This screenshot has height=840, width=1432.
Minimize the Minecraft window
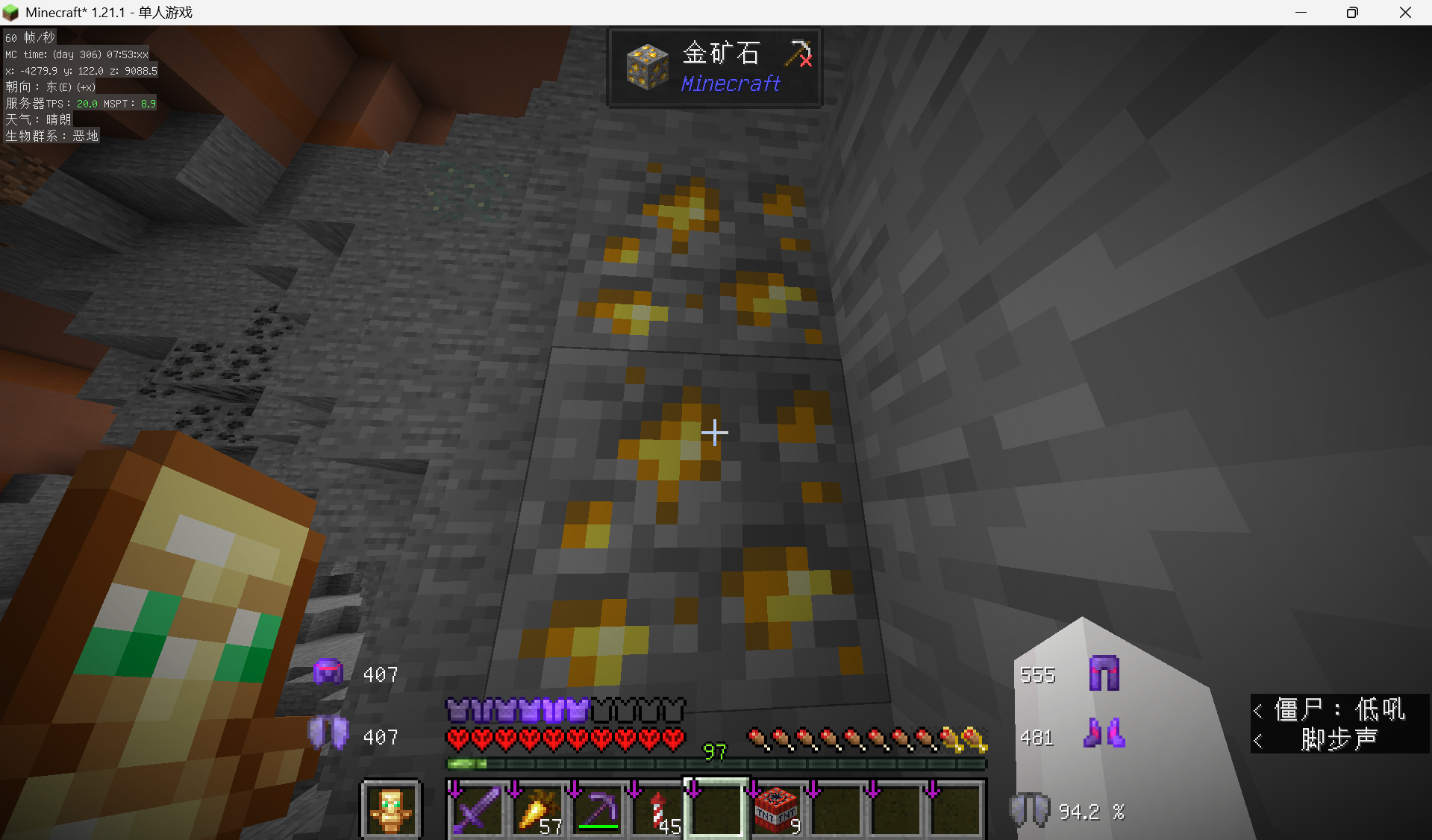[x=1301, y=13]
